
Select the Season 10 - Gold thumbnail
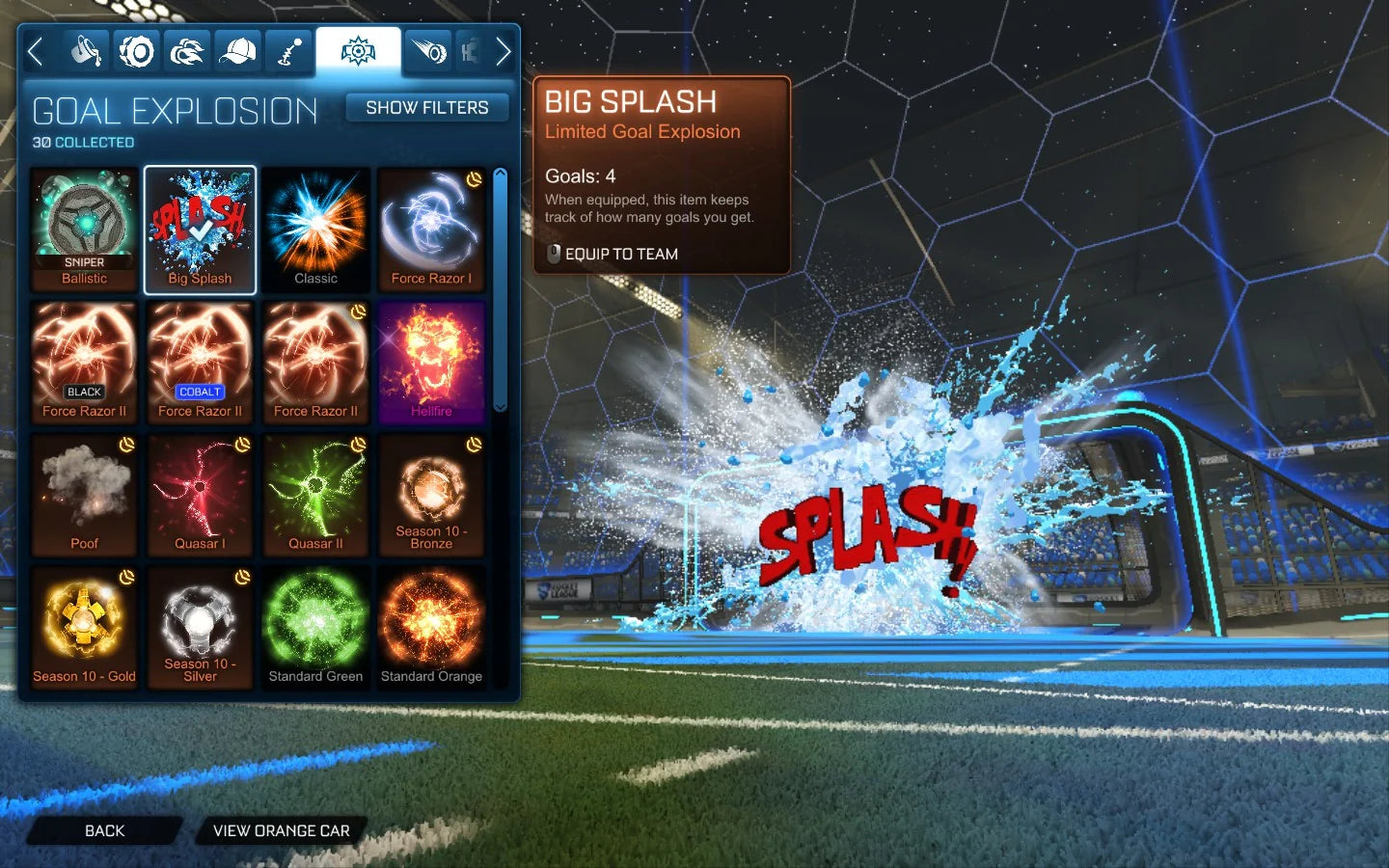84,628
